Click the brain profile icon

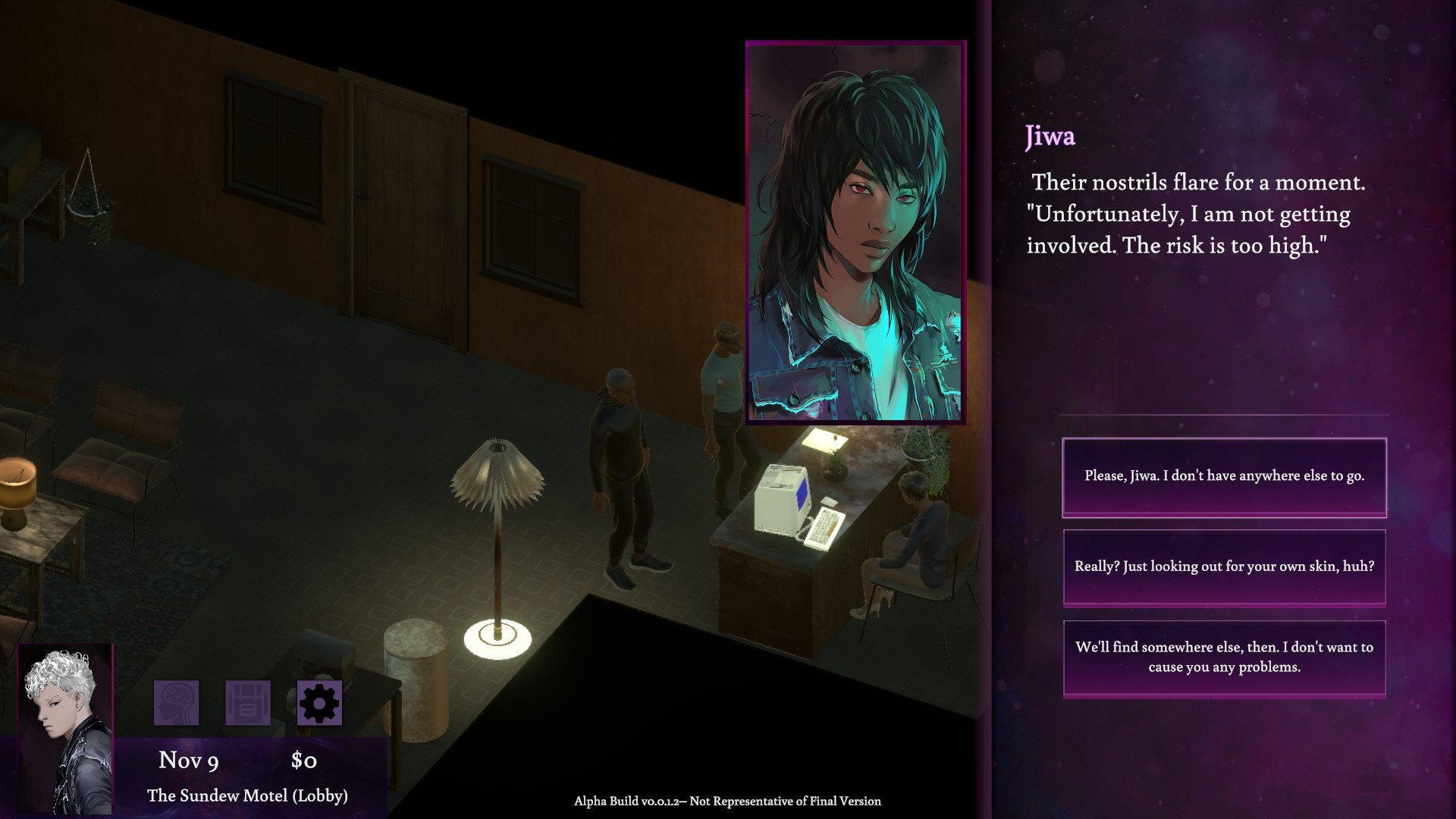[x=177, y=703]
